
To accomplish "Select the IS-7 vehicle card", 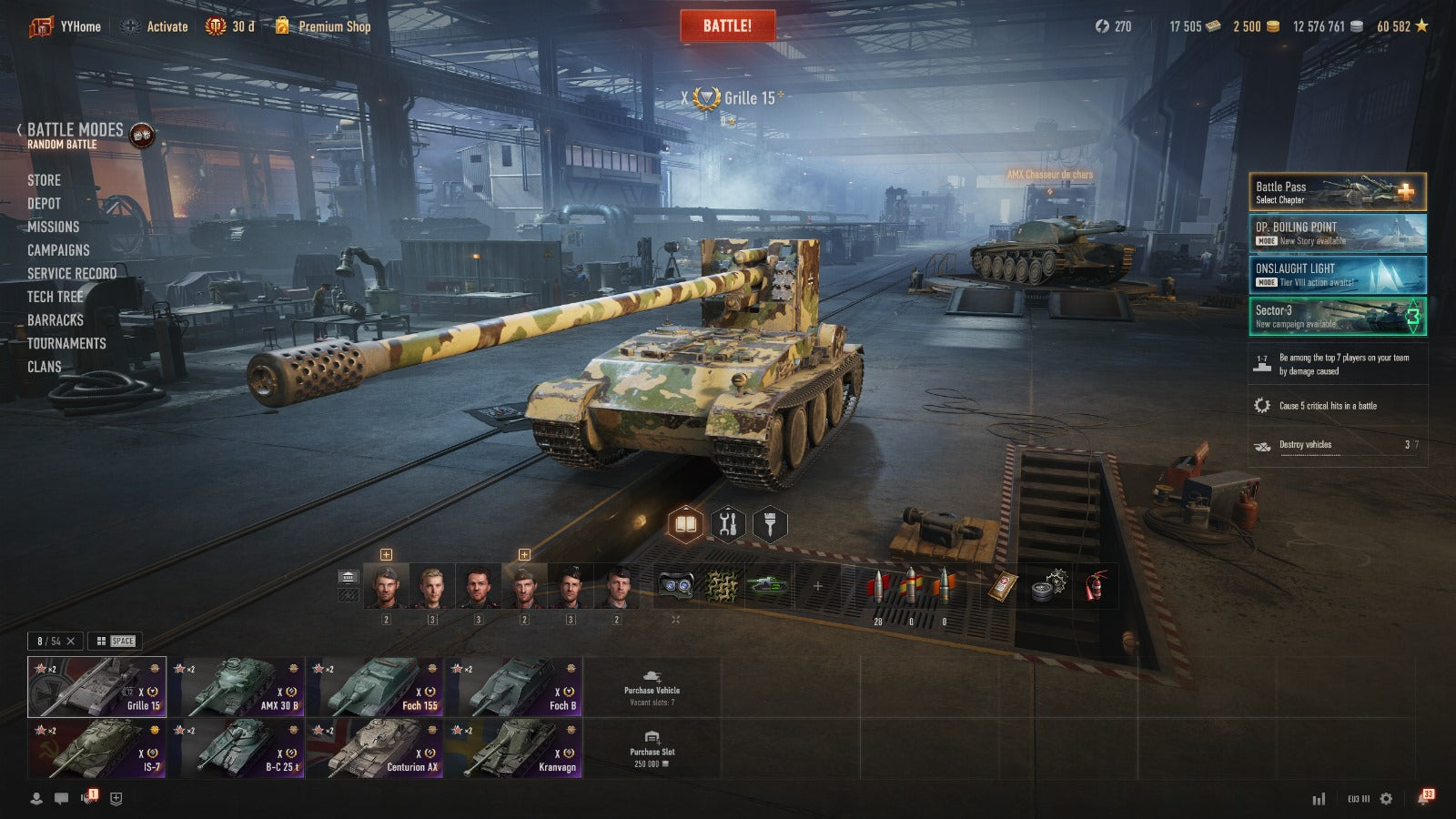I will (96, 748).
